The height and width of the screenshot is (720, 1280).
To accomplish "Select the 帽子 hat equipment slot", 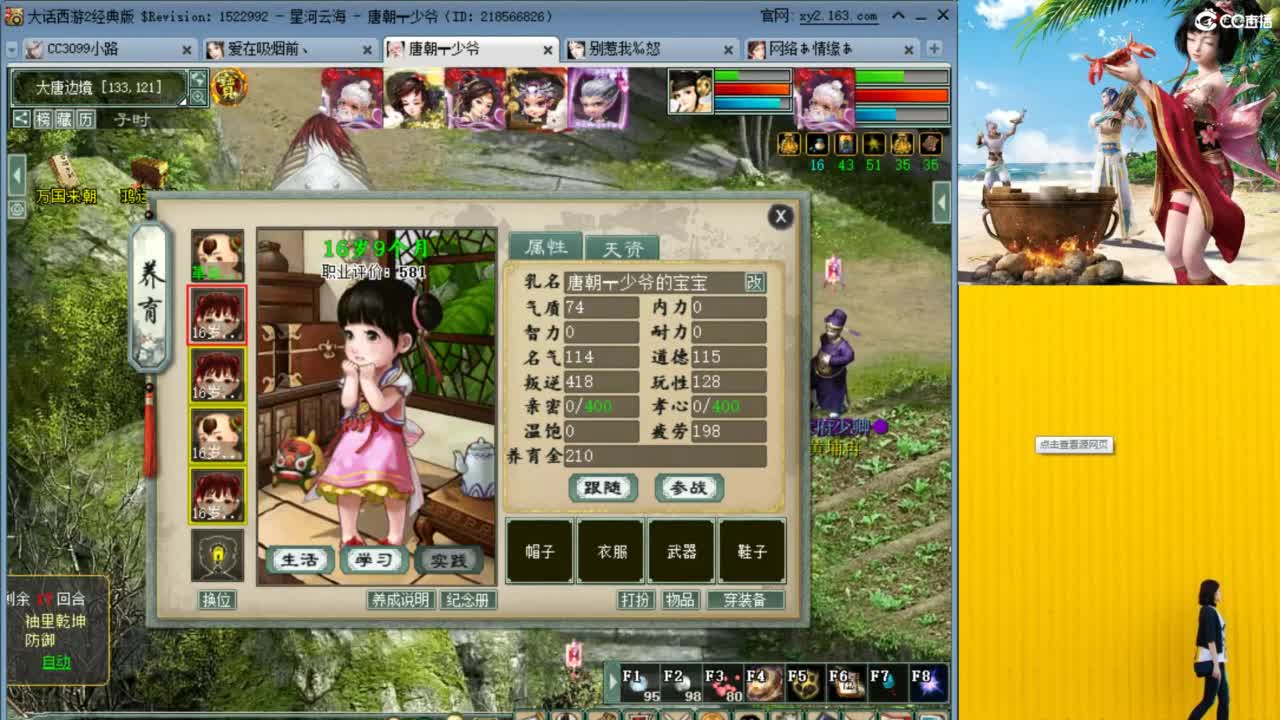I will 539,551.
